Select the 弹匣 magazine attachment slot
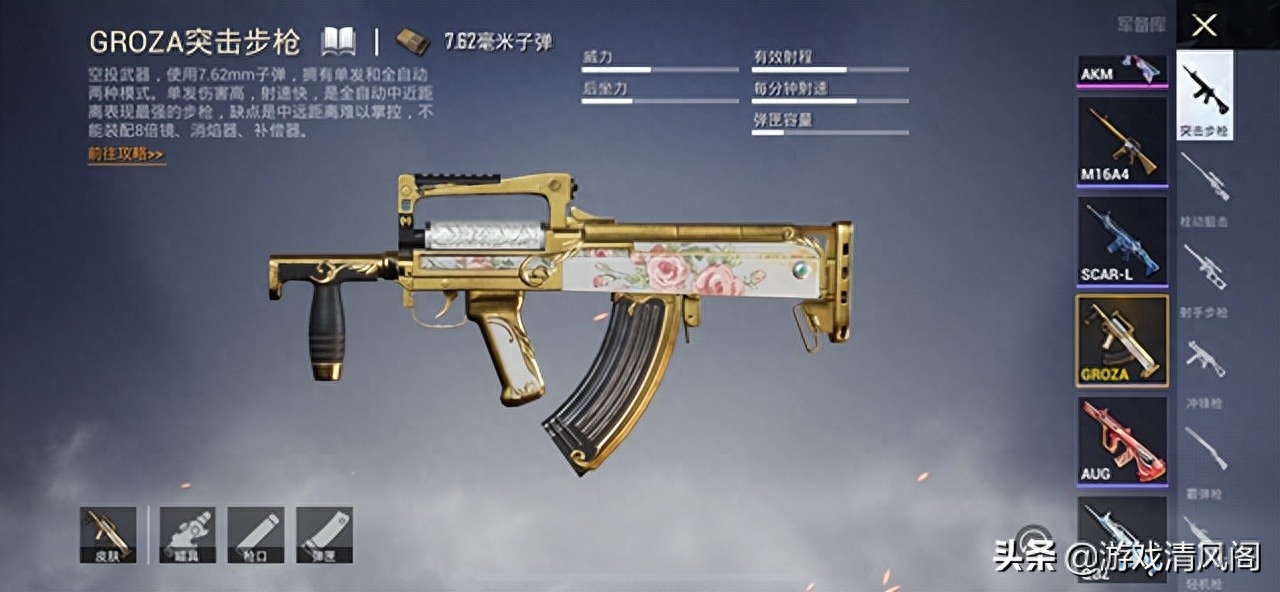The width and height of the screenshot is (1280, 592). coord(324,534)
